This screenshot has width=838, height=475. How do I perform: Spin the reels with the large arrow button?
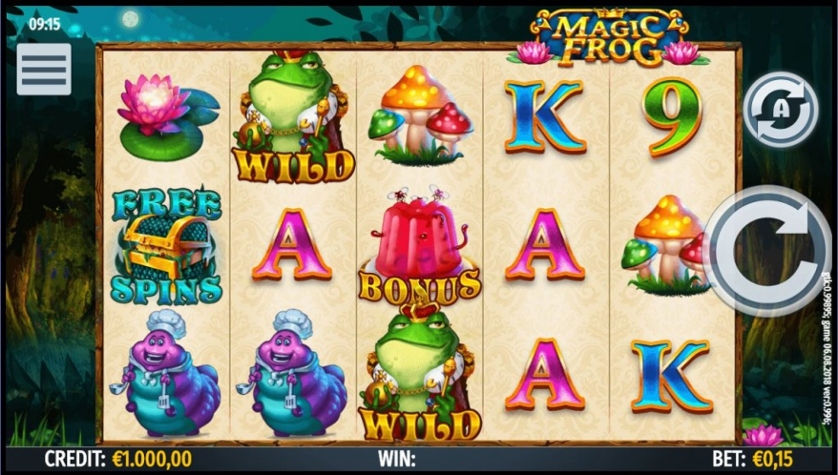pyautogui.click(x=770, y=251)
